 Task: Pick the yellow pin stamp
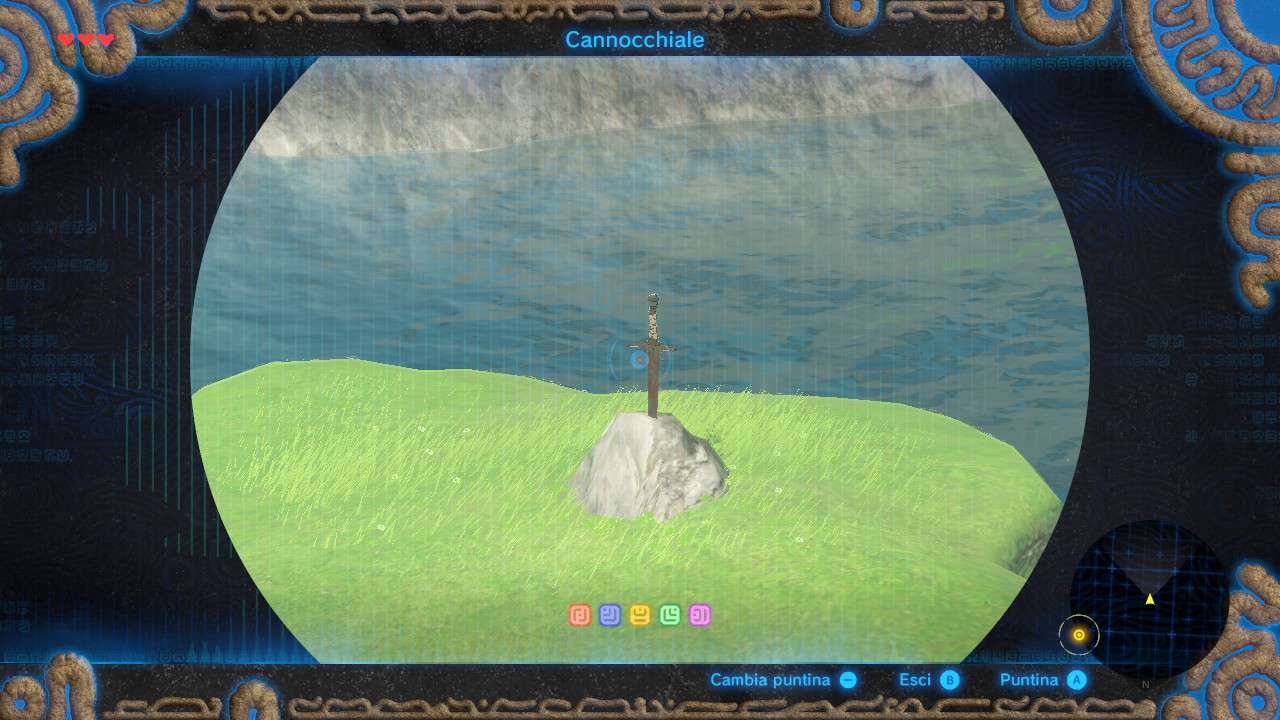[x=640, y=615]
